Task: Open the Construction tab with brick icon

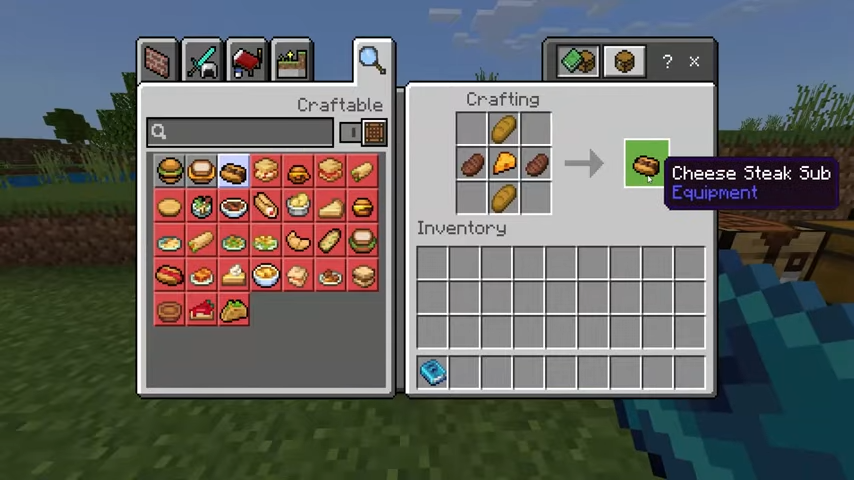Action: click(x=159, y=61)
